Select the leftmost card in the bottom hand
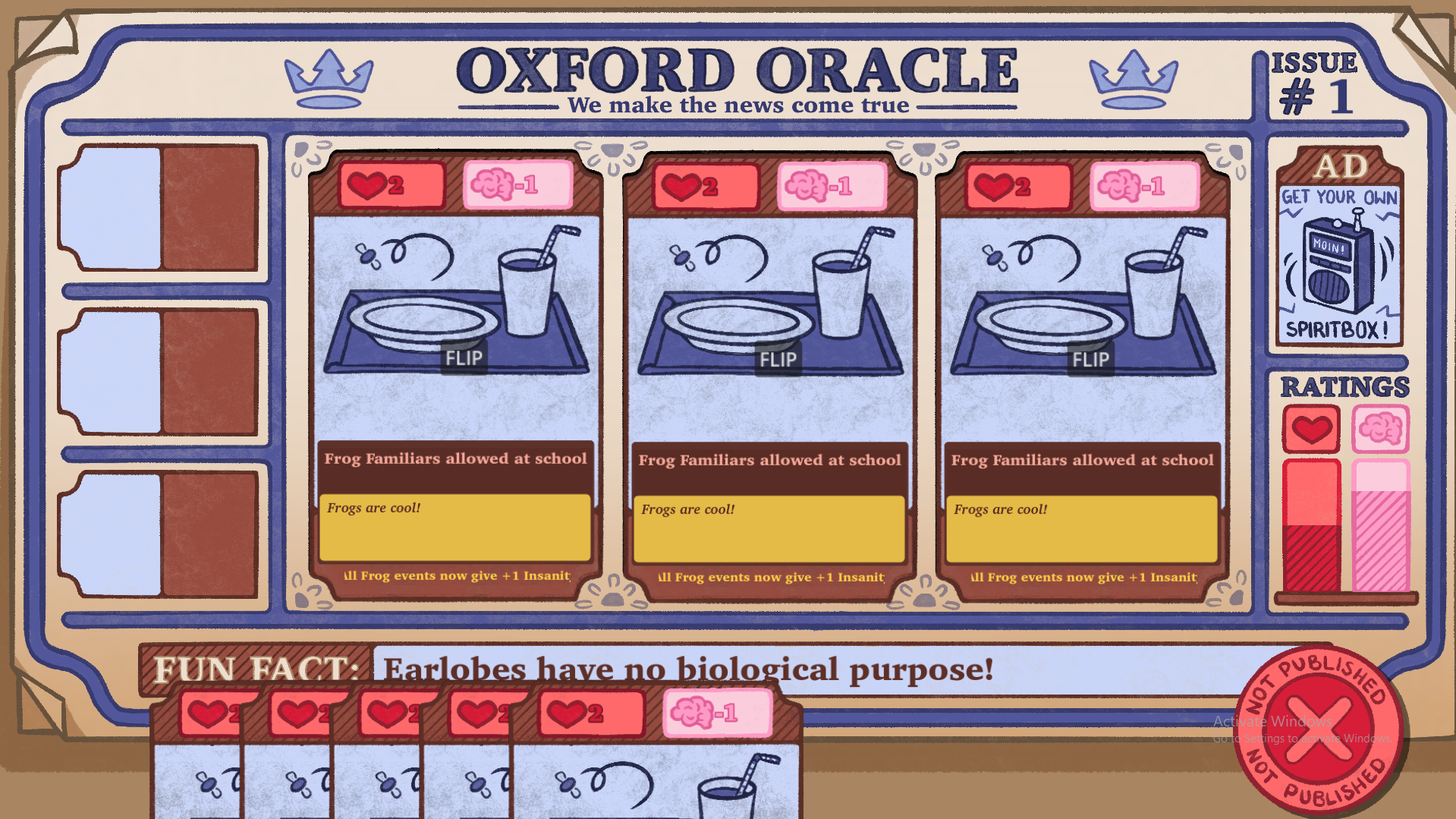The image size is (1456, 819). 197,759
